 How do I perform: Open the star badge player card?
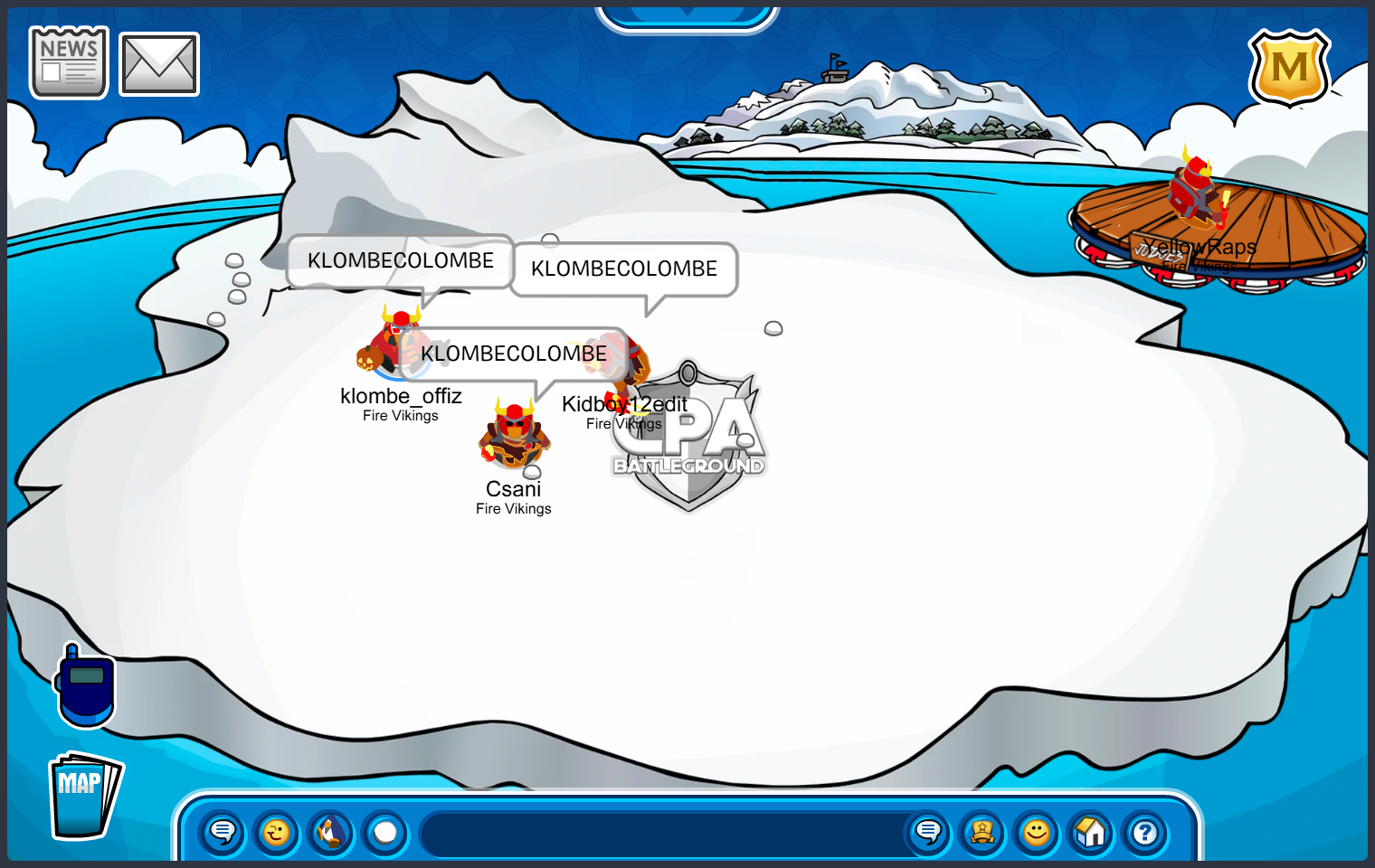982,832
